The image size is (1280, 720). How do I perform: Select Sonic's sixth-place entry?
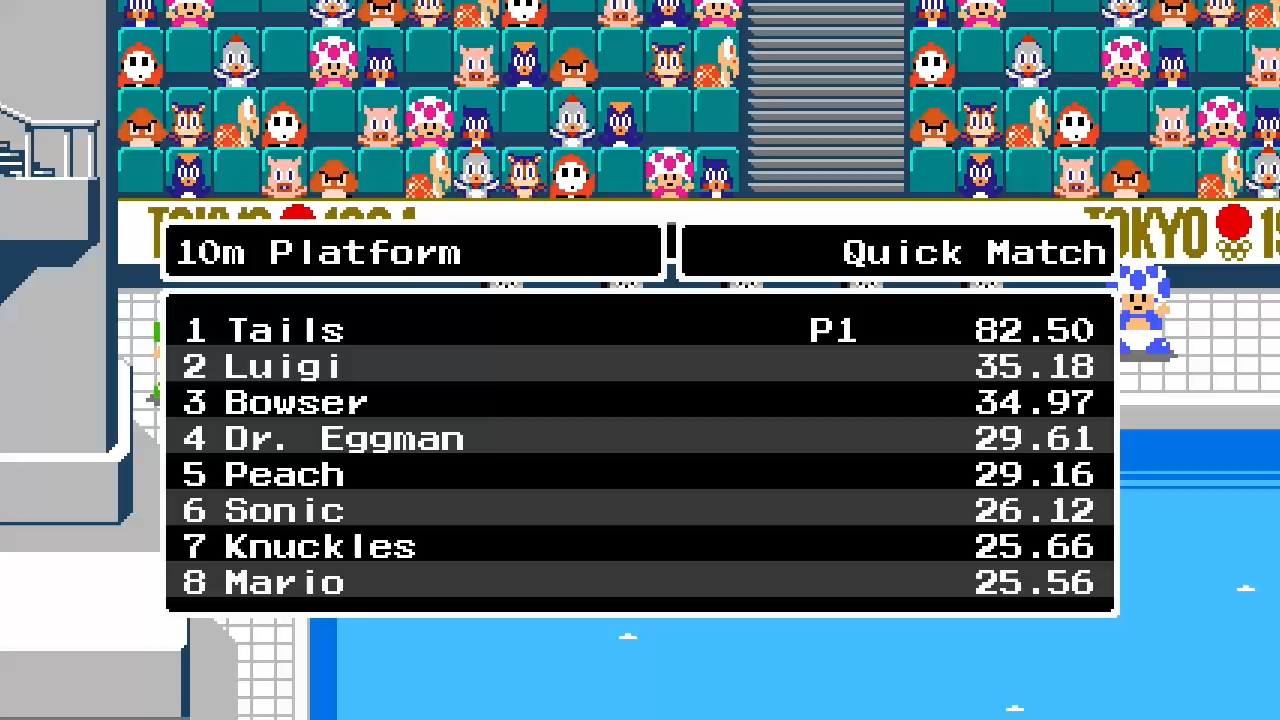(x=640, y=510)
